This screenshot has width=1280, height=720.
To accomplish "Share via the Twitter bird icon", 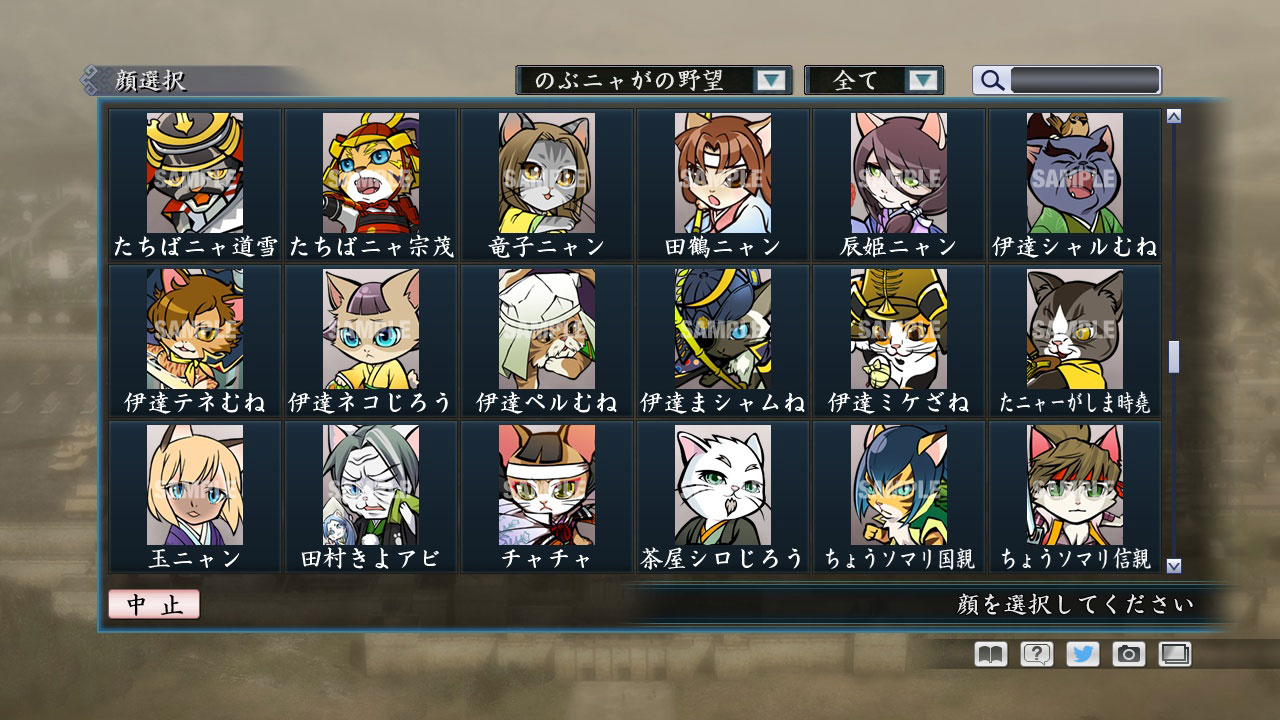I will tap(1082, 654).
